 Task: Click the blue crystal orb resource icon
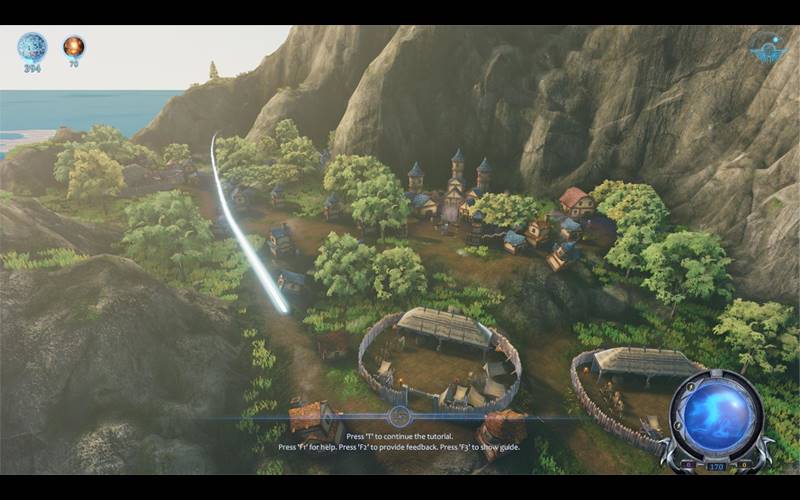point(32,46)
